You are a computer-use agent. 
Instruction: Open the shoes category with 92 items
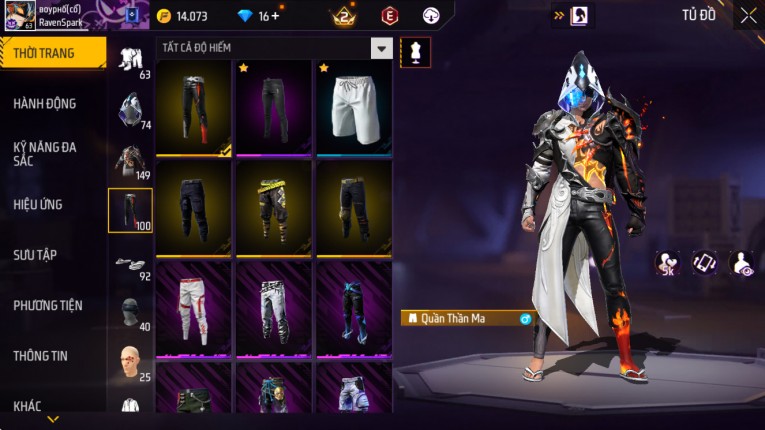point(130,264)
